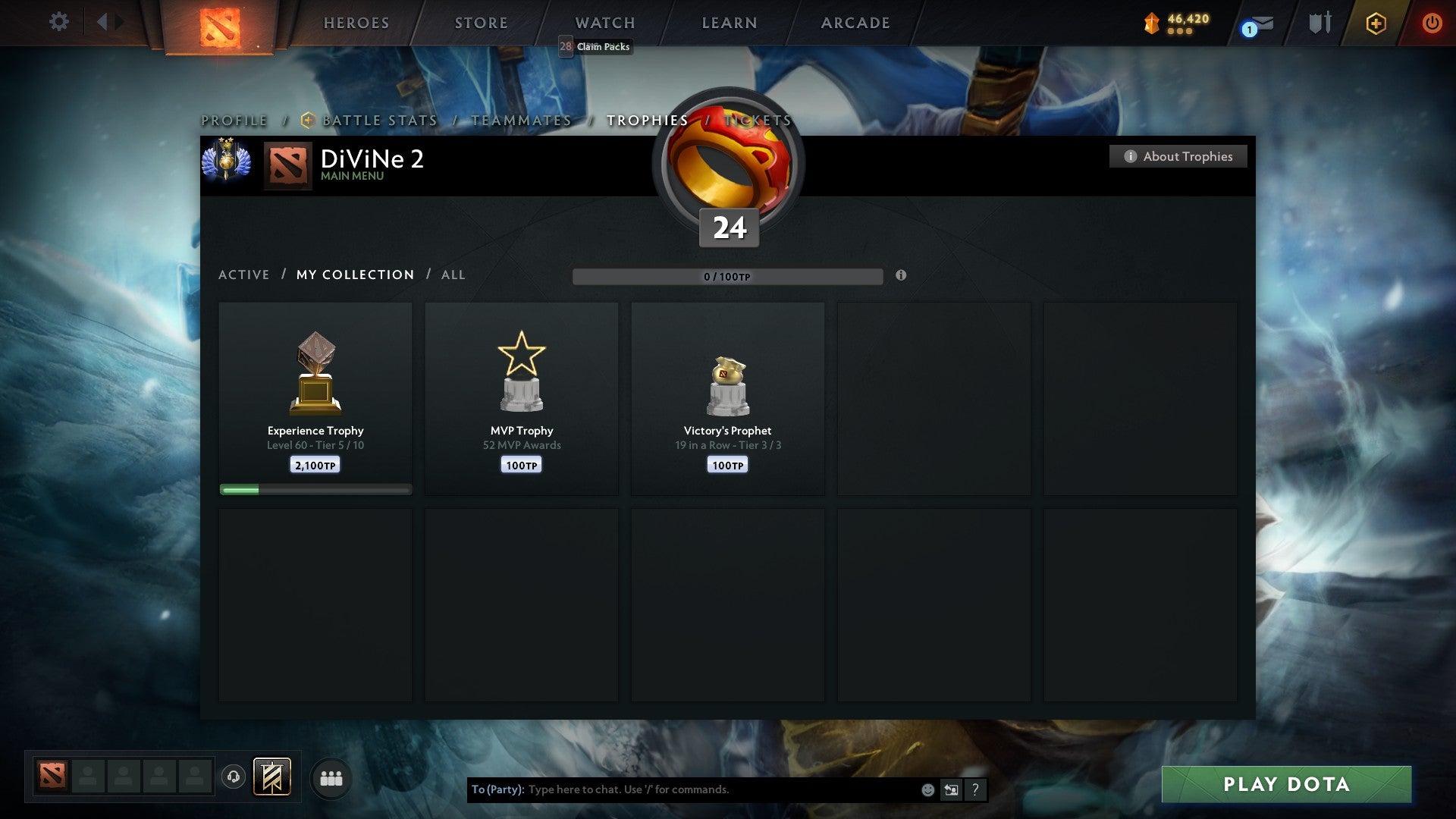Click About Trophies button
The height and width of the screenshot is (819, 1456).
click(1178, 156)
